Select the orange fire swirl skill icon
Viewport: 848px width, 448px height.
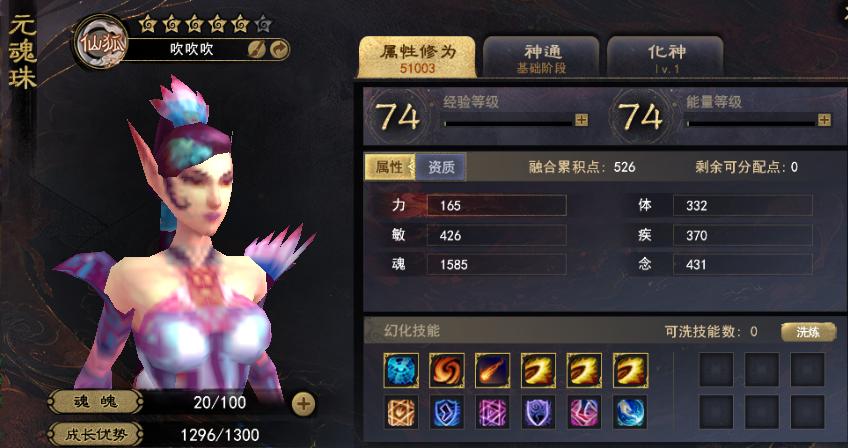click(446, 370)
